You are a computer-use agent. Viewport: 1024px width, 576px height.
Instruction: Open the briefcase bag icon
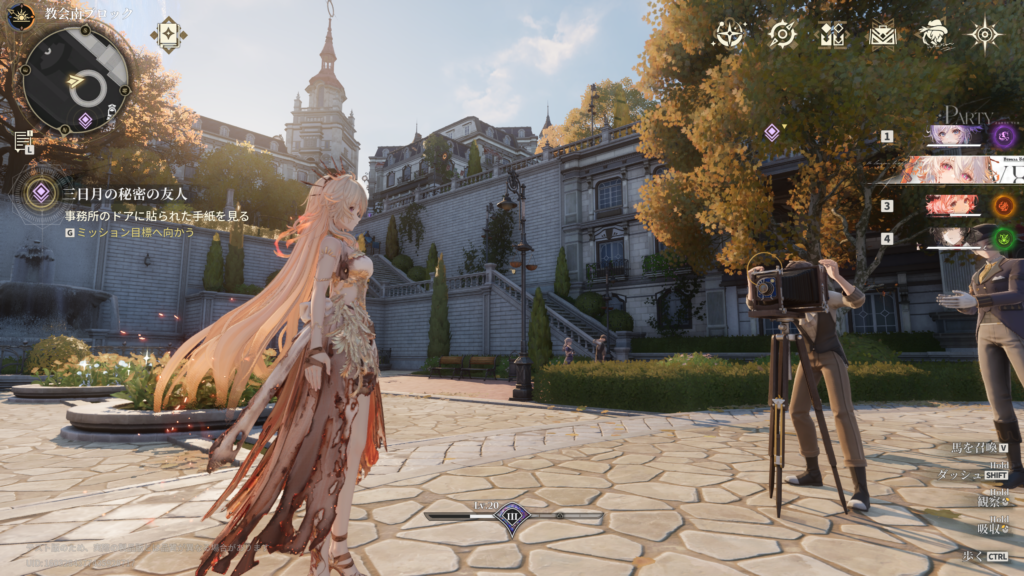point(882,35)
